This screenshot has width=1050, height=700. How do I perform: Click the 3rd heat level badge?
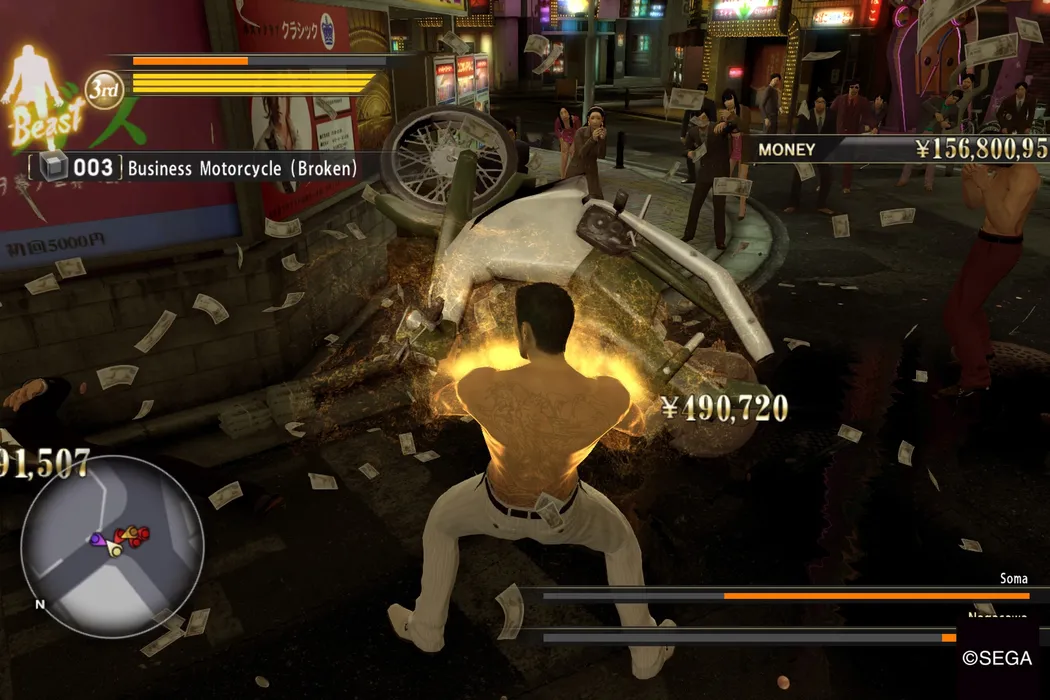(102, 90)
